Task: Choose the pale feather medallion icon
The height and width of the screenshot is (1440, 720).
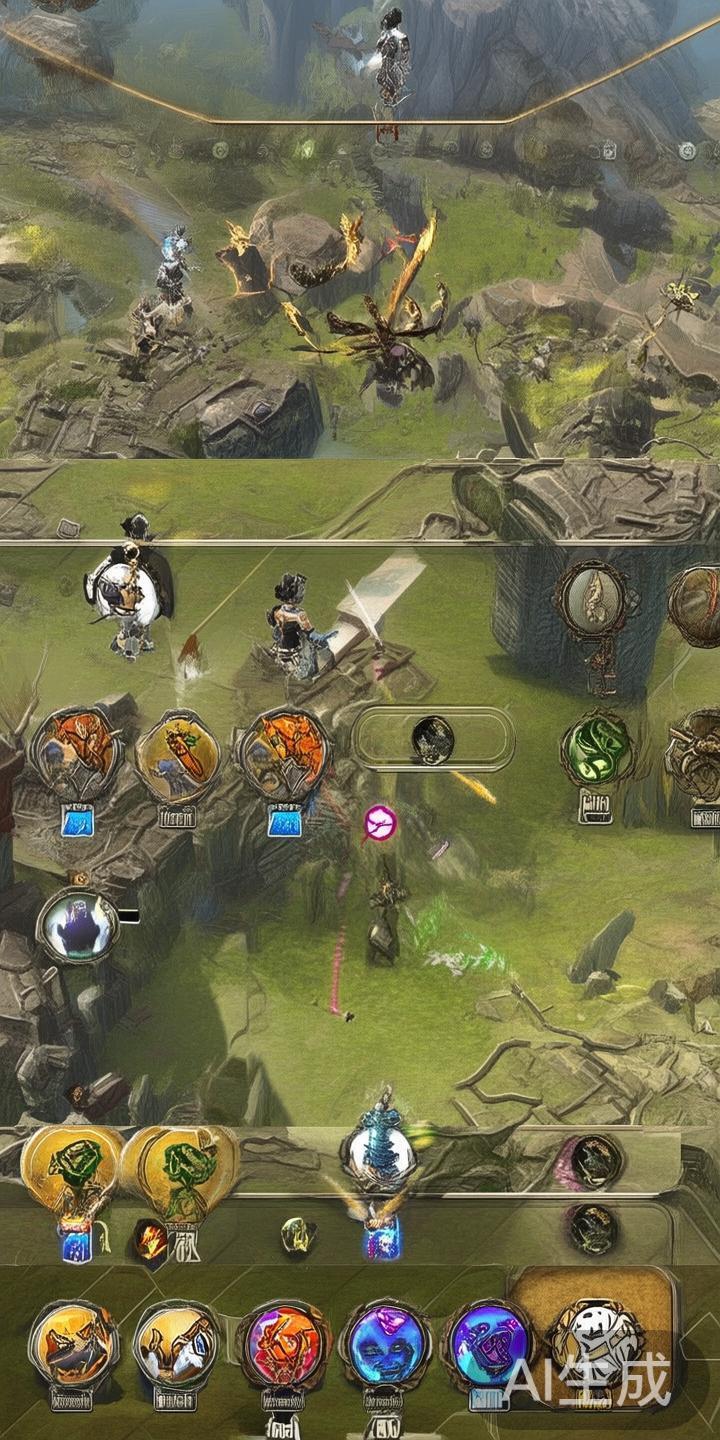Action: click(592, 598)
